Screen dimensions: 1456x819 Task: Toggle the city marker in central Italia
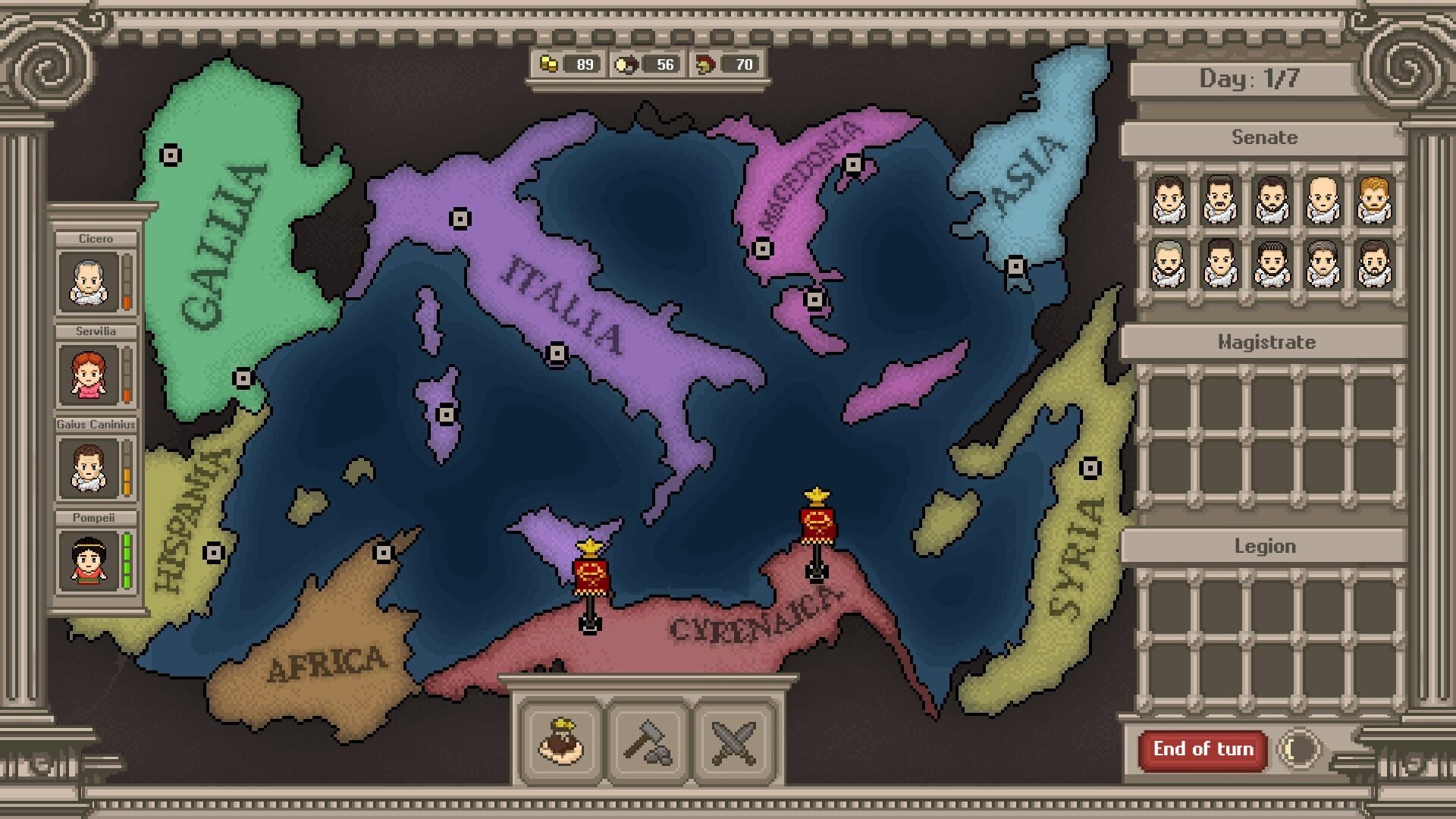point(556,353)
